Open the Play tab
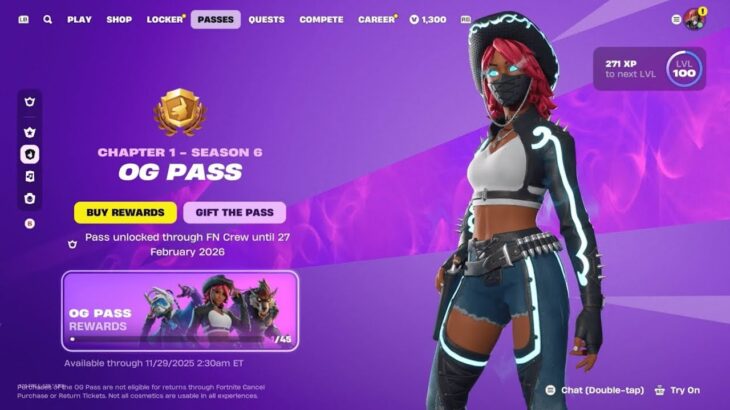730x410 pixels. tap(79, 19)
